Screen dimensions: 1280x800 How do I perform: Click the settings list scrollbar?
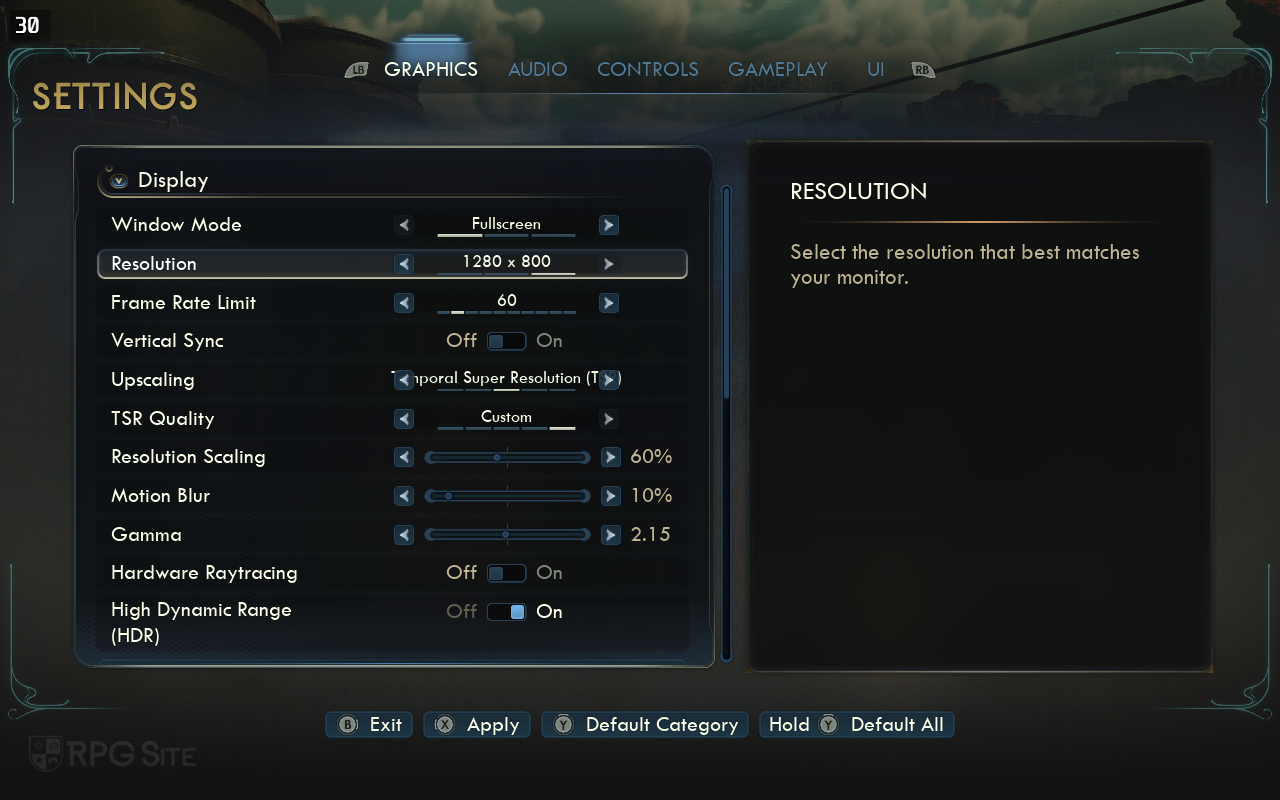[727, 420]
